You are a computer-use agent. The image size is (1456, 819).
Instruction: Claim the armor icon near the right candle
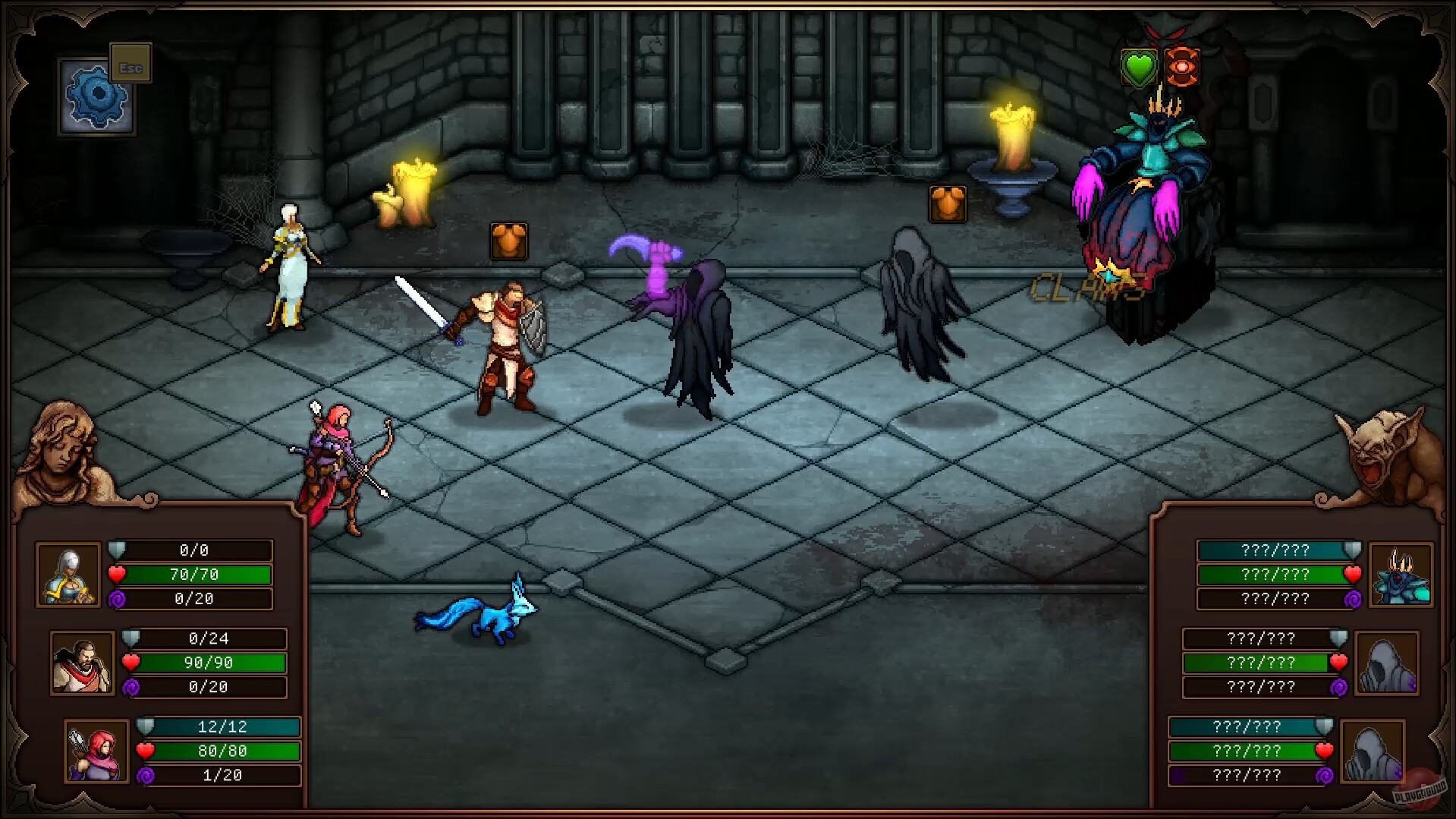coord(947,203)
